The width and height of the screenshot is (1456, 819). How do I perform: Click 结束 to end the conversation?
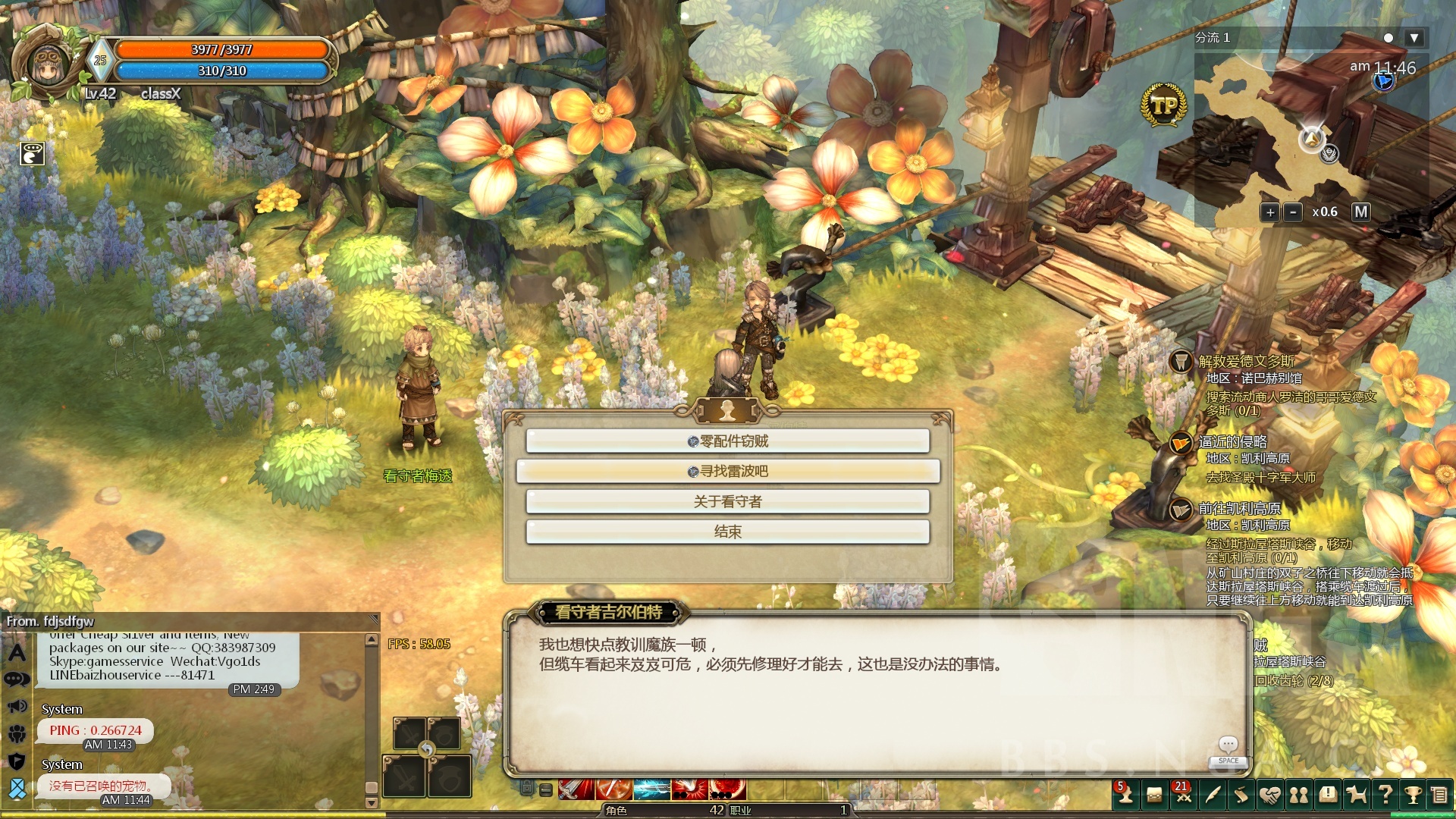point(728,532)
